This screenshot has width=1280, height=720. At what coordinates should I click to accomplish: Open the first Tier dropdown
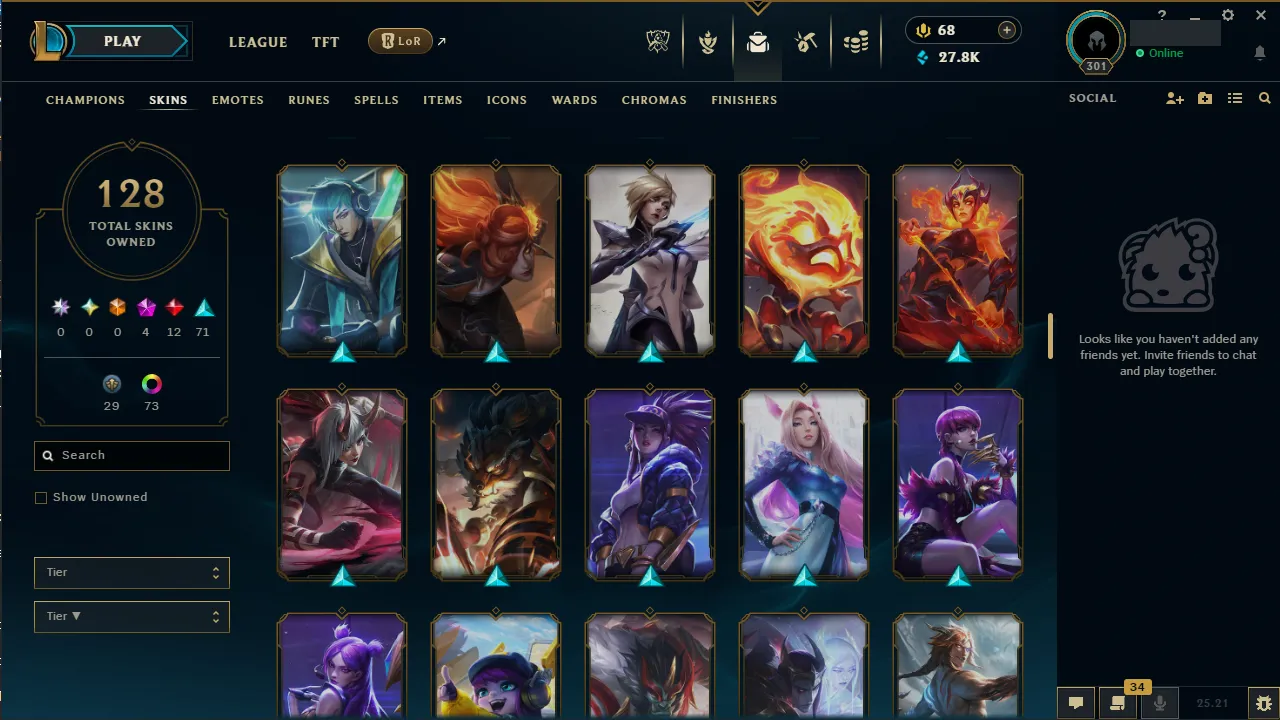click(x=131, y=572)
